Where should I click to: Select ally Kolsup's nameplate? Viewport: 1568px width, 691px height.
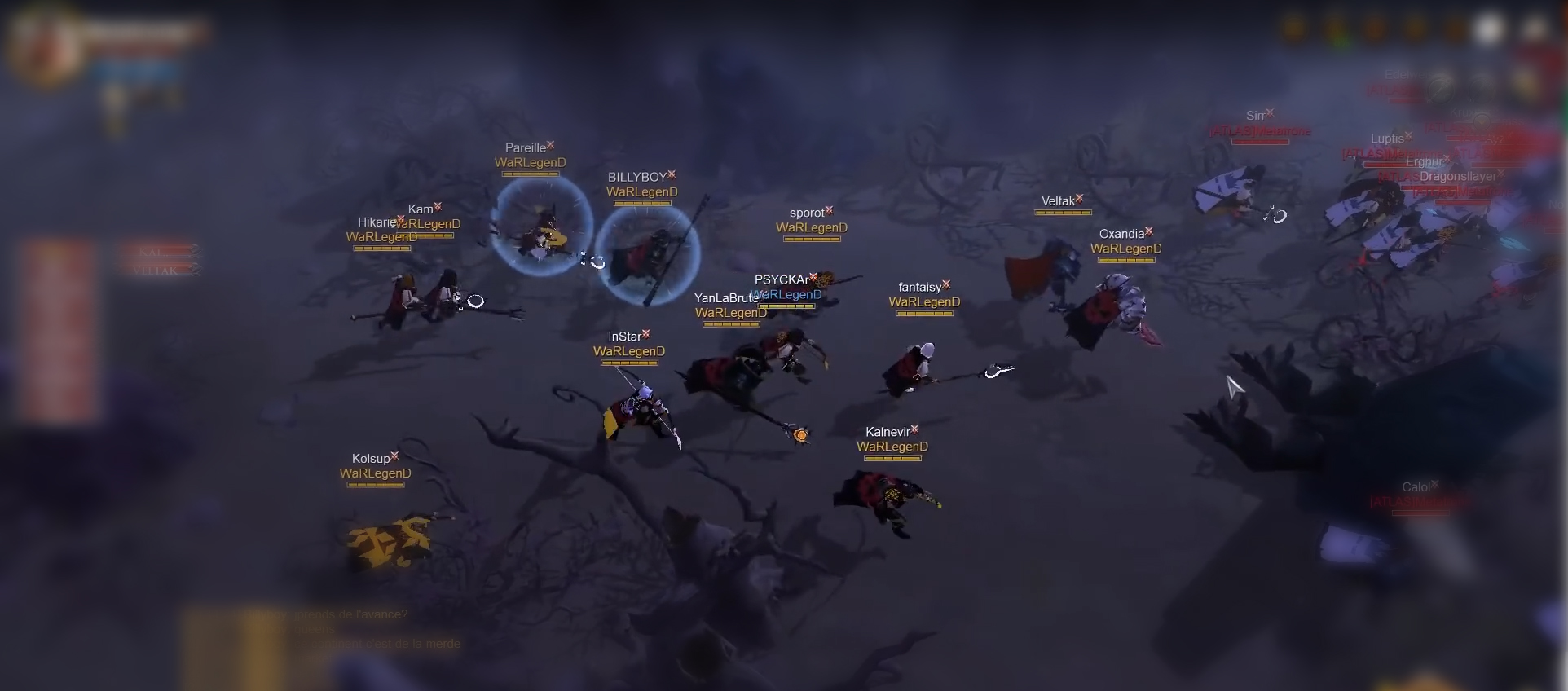tap(372, 459)
